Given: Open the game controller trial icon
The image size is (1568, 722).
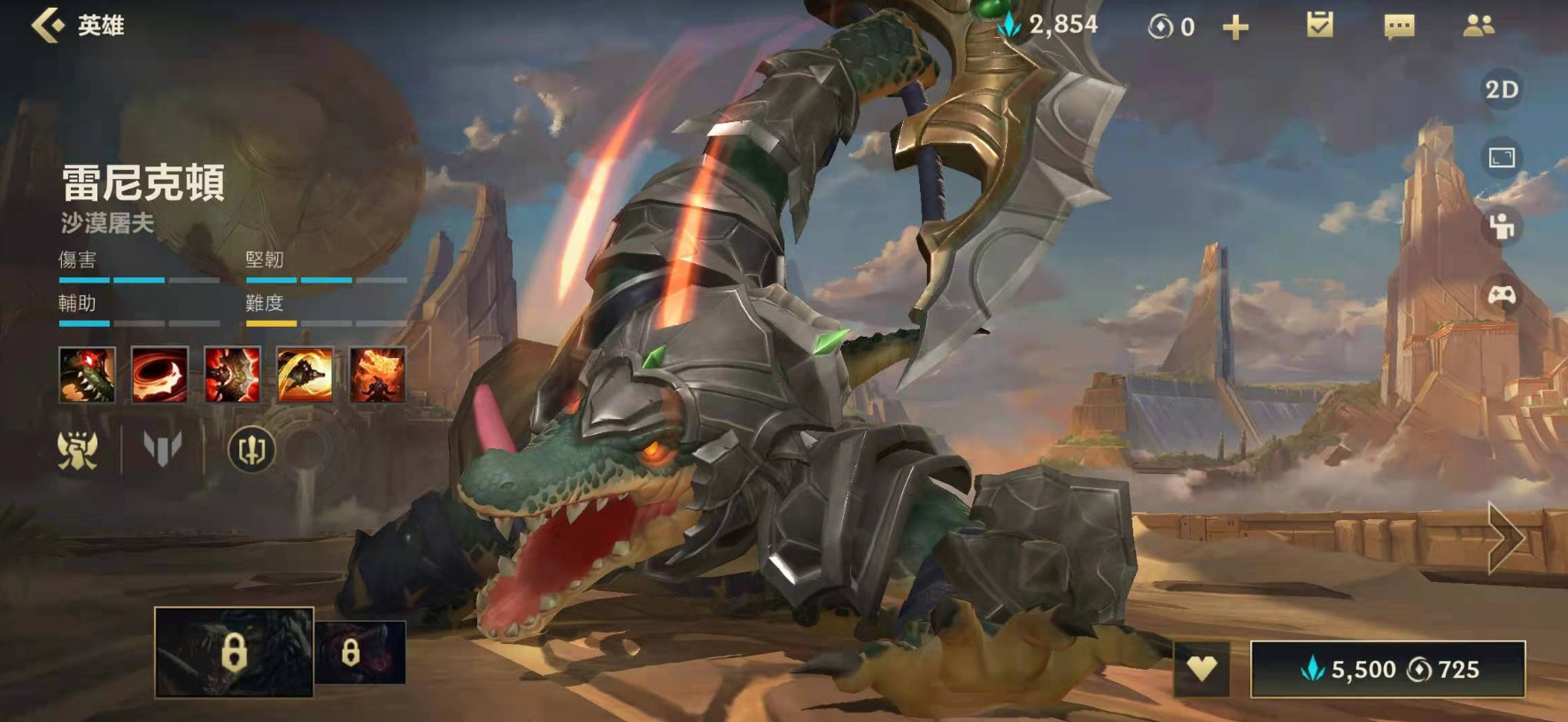Looking at the screenshot, I should 1501,295.
